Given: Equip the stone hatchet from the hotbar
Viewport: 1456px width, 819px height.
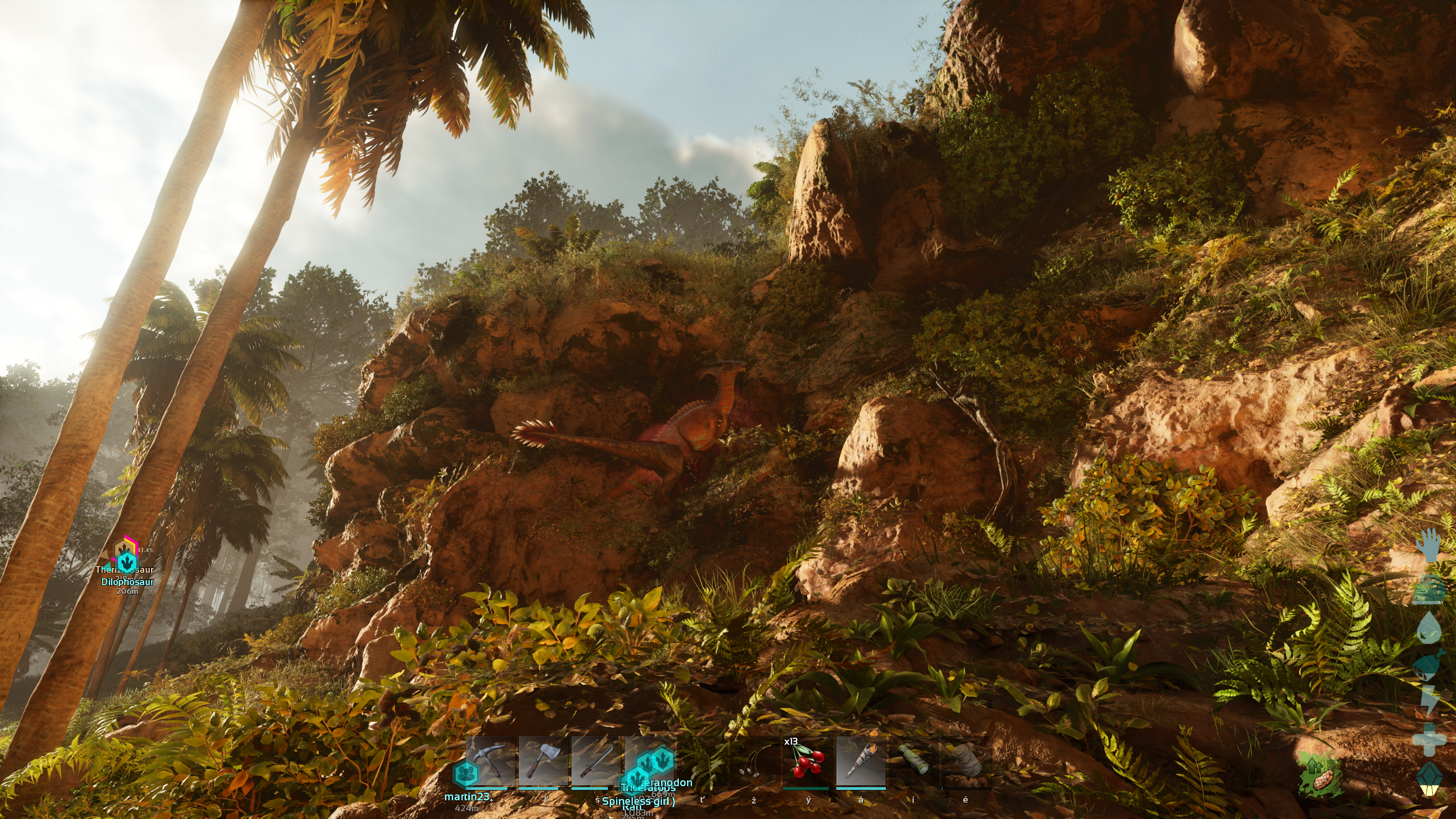Looking at the screenshot, I should click(x=544, y=761).
